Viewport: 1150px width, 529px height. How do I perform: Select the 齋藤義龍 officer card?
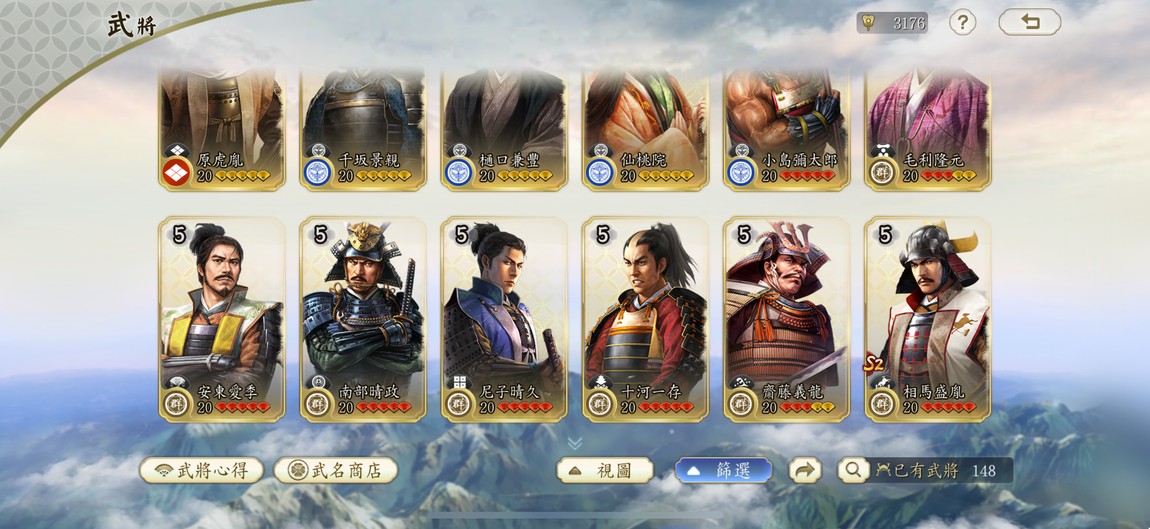[x=786, y=318]
